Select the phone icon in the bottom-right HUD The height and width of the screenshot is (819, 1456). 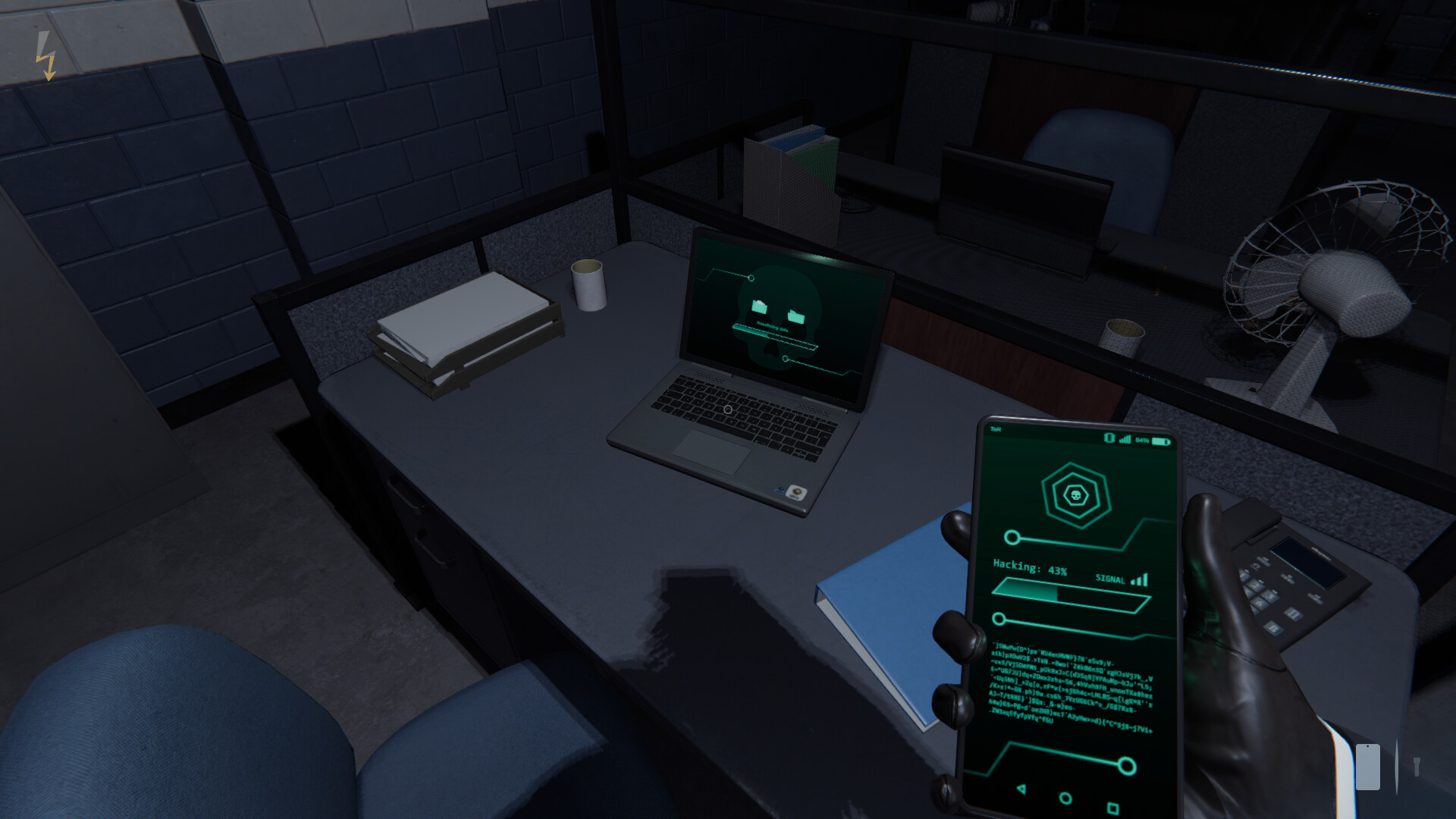point(1368,767)
